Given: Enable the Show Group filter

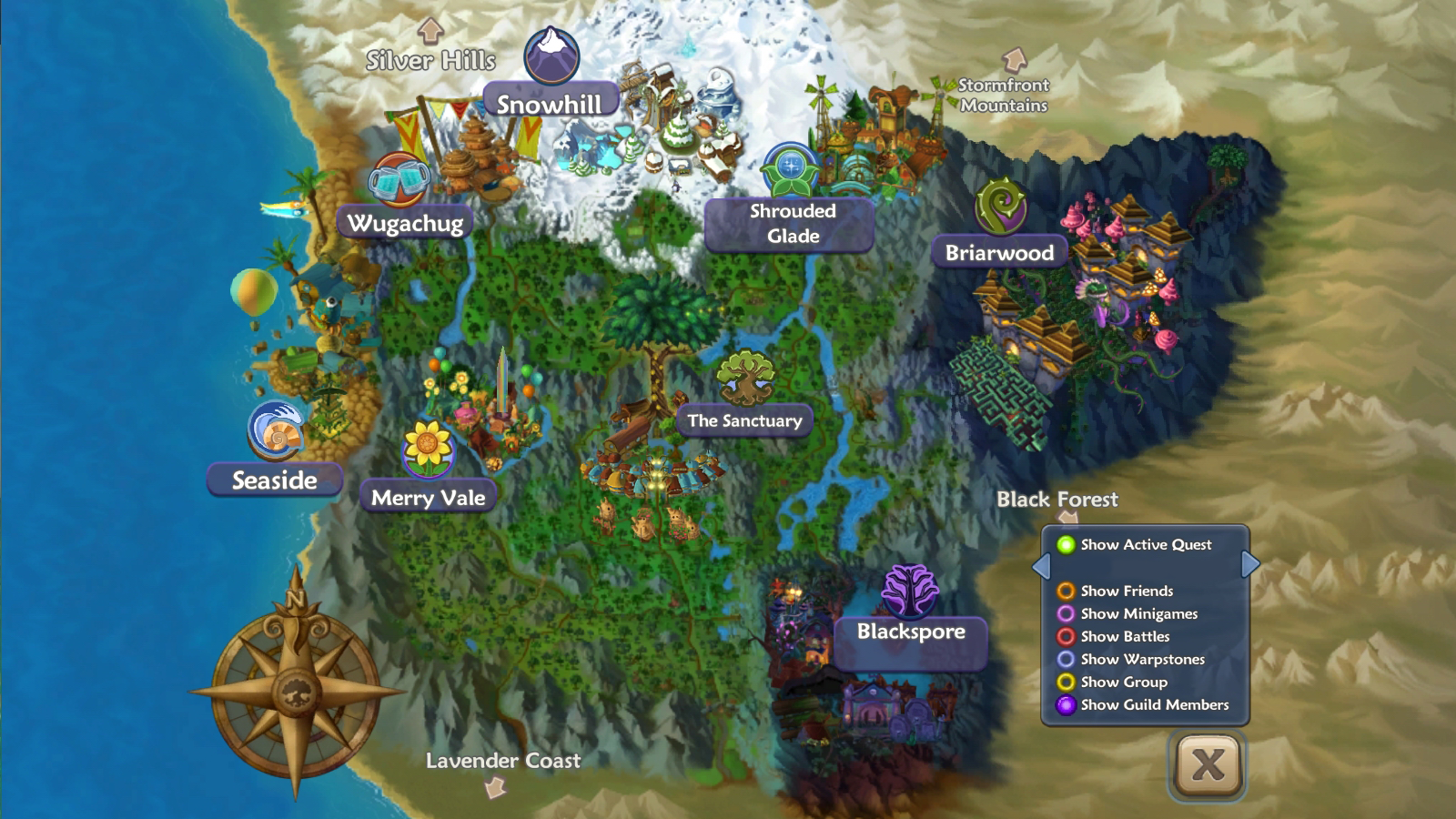Looking at the screenshot, I should [x=1066, y=682].
